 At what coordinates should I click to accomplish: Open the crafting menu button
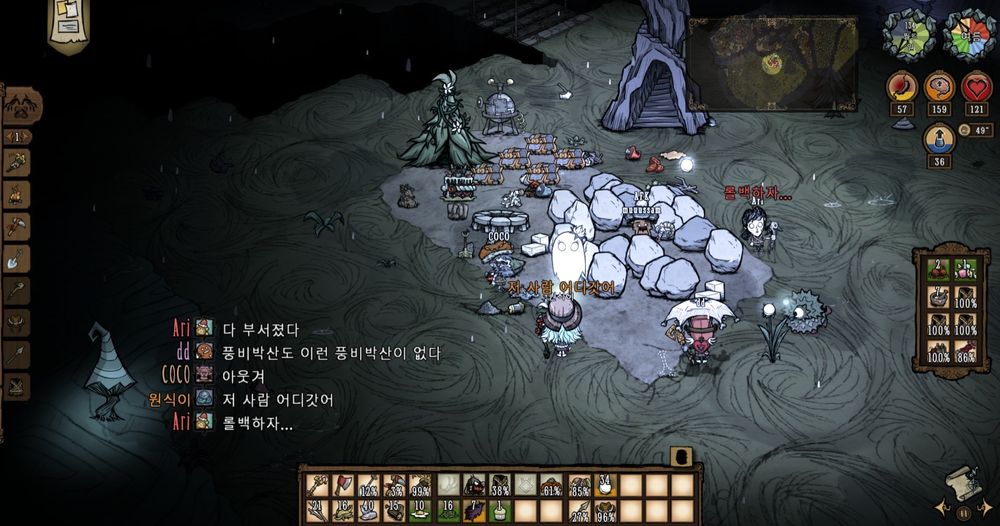(x=21, y=106)
